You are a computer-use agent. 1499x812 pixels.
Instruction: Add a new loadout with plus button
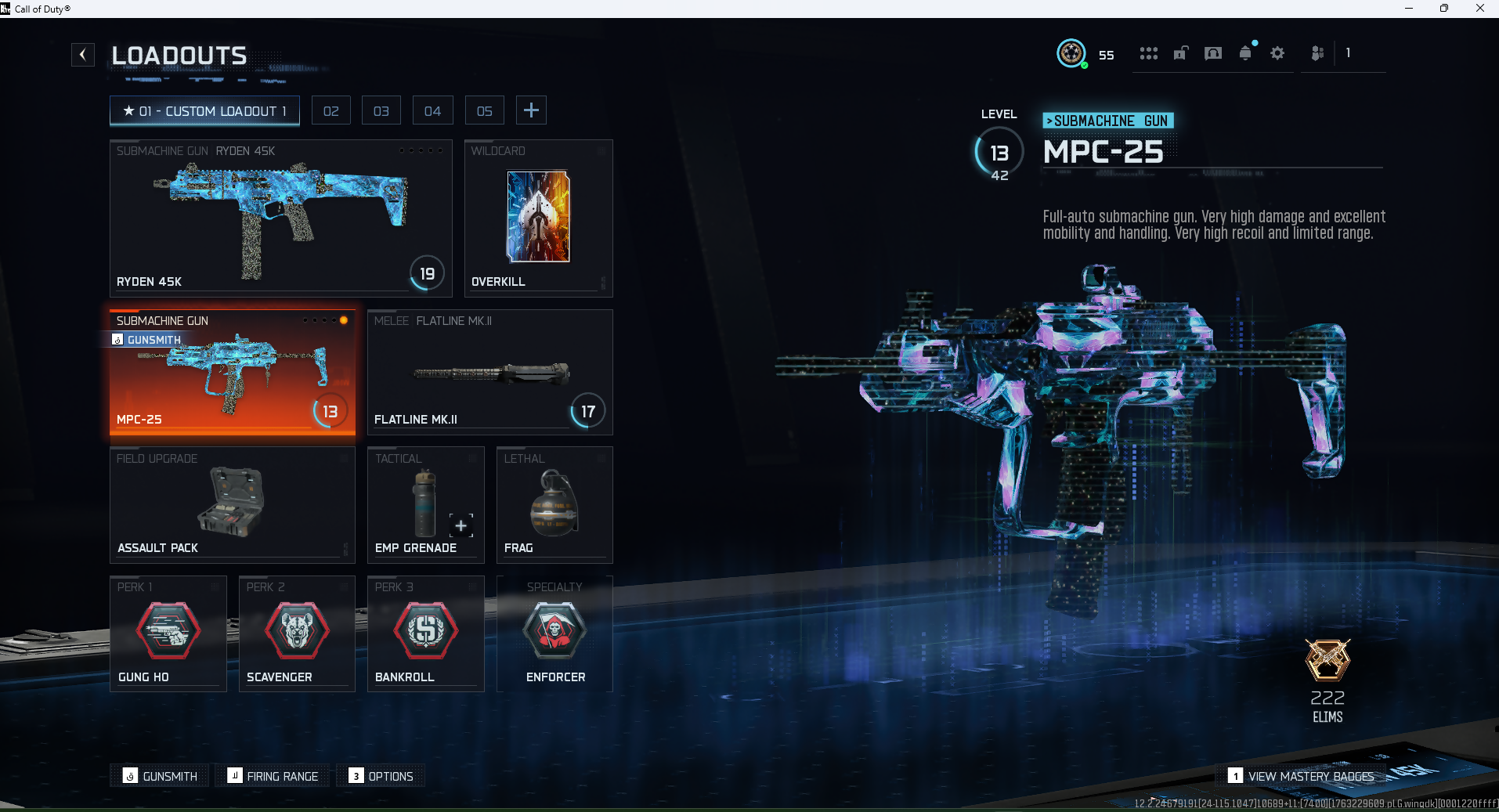point(531,110)
